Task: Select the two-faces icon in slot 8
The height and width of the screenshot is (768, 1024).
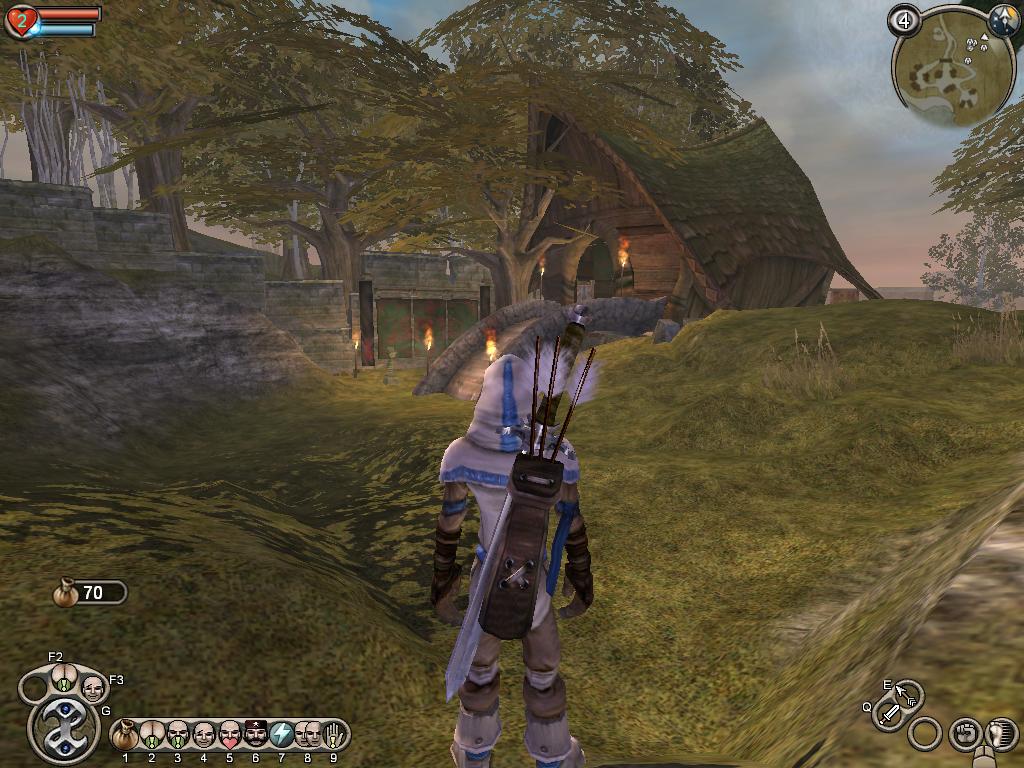Action: coord(308,735)
